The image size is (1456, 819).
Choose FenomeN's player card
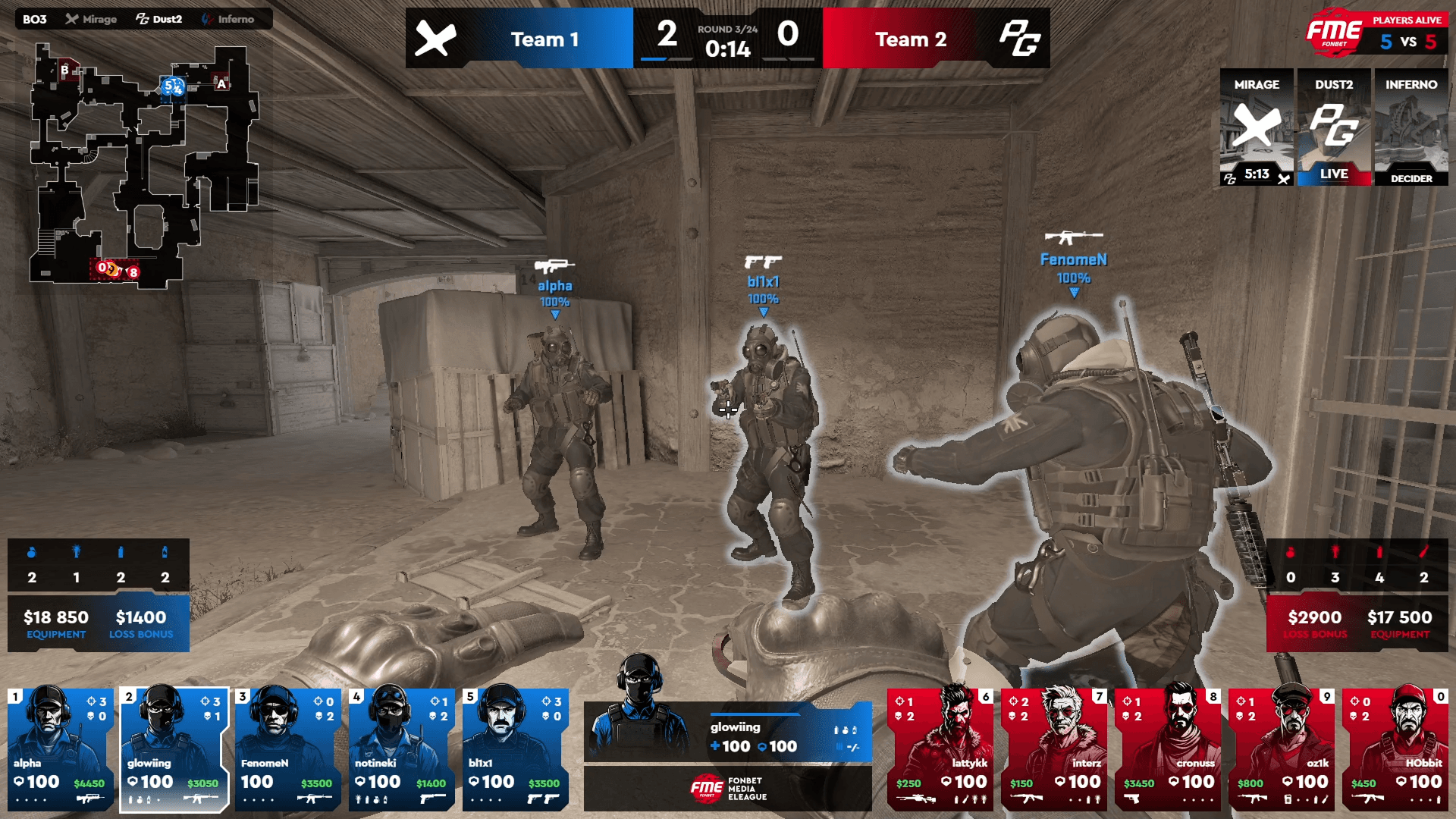point(288,749)
